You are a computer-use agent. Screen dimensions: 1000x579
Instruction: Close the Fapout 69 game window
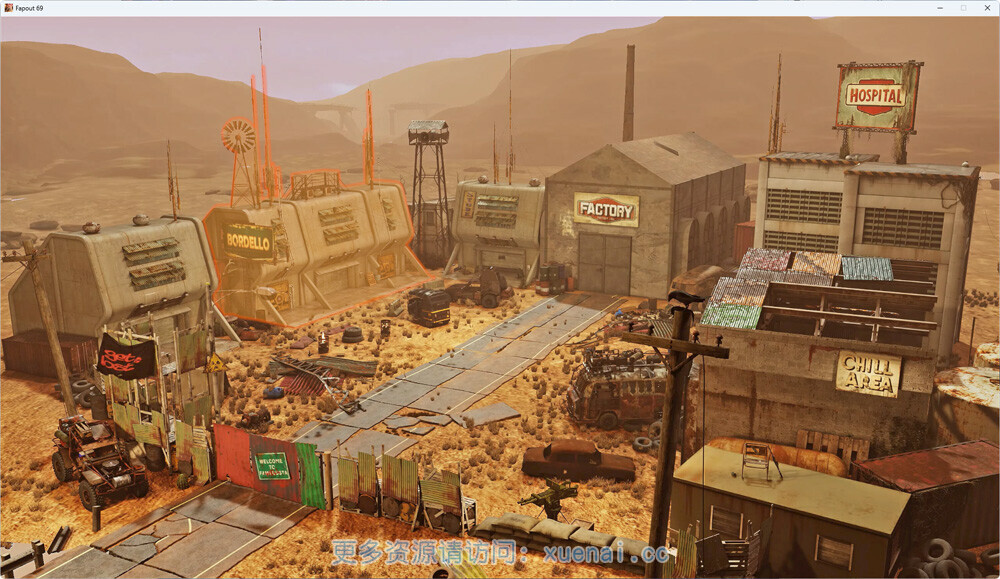point(987,8)
